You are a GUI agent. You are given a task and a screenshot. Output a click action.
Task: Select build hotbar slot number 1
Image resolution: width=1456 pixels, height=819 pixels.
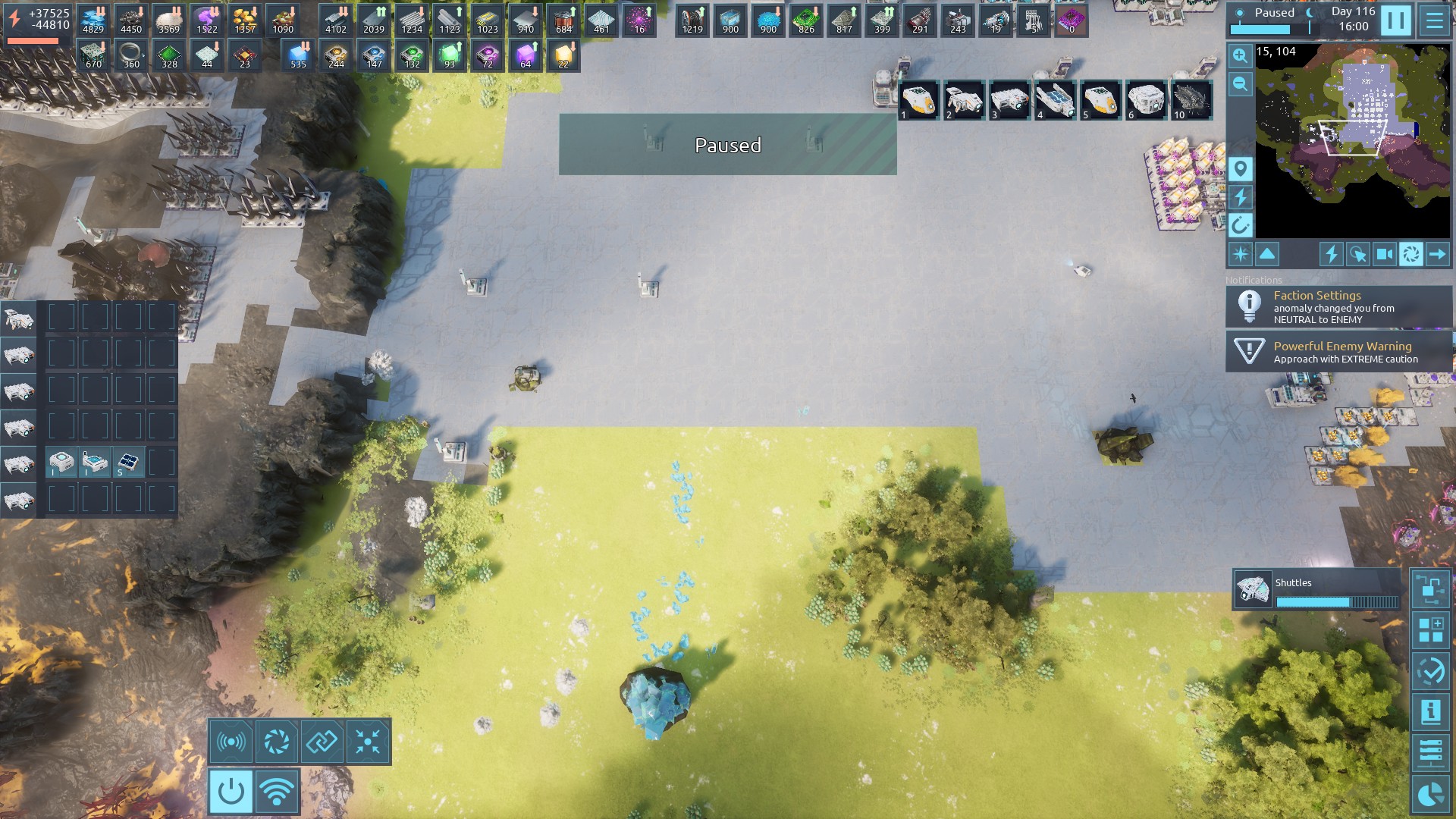pyautogui.click(x=919, y=100)
